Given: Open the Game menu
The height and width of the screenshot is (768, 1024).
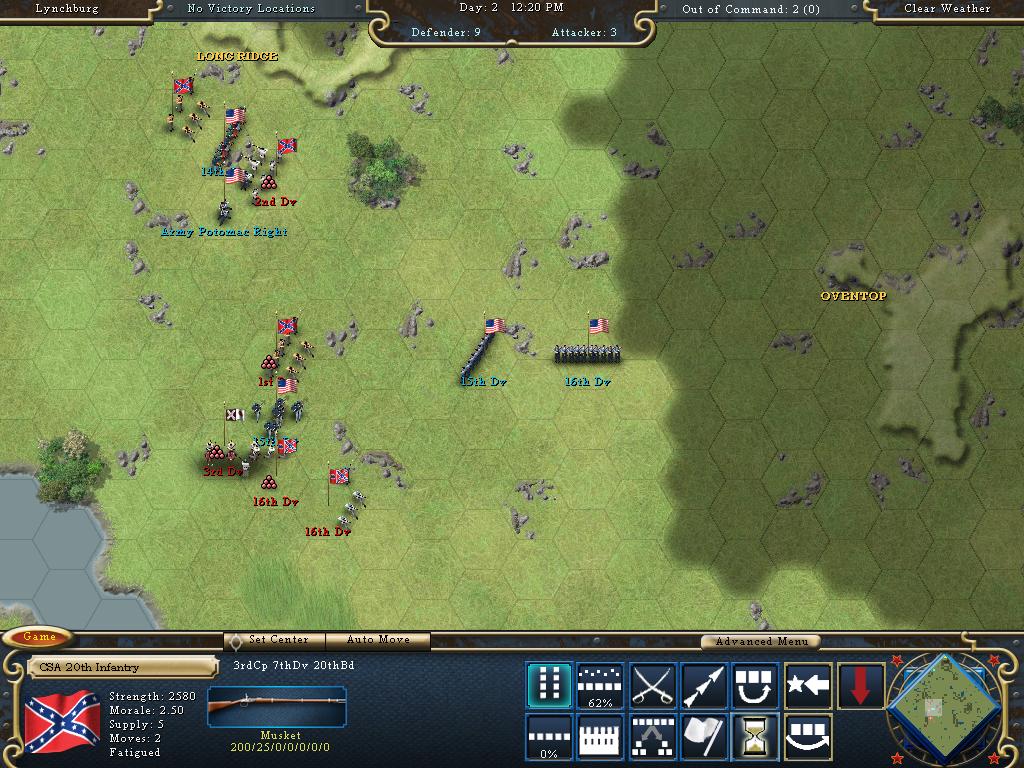Looking at the screenshot, I should click(x=39, y=637).
